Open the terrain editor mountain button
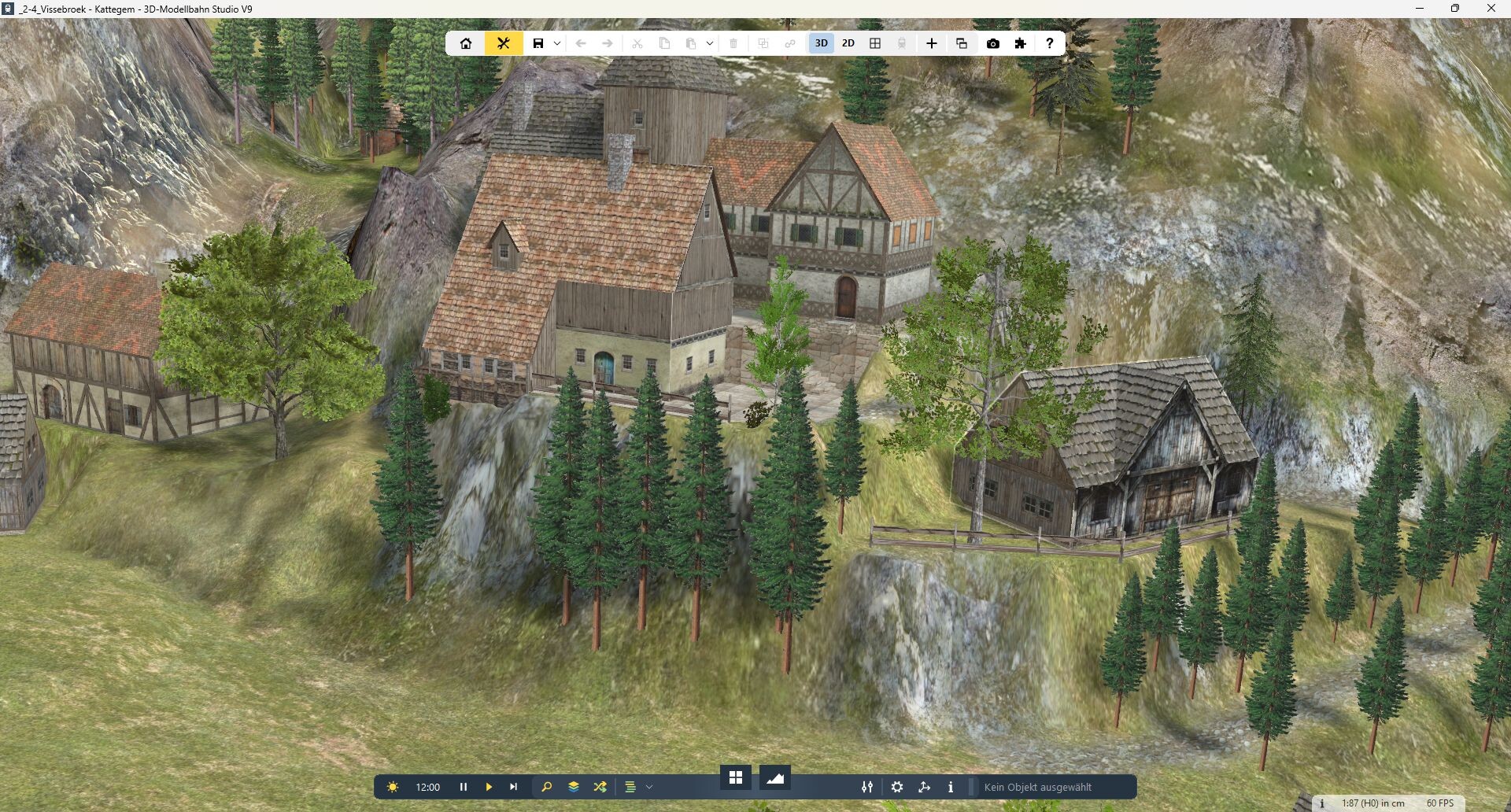1511x812 pixels. (x=775, y=777)
